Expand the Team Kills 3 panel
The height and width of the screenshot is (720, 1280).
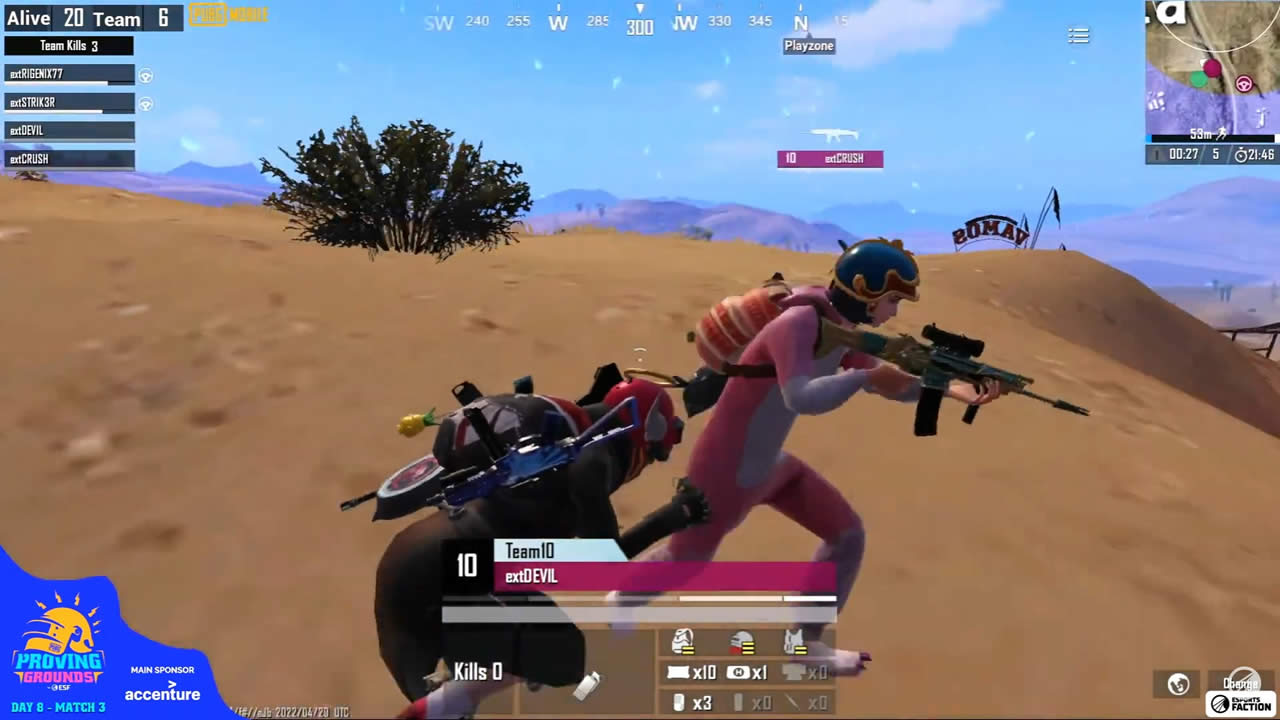70,45
